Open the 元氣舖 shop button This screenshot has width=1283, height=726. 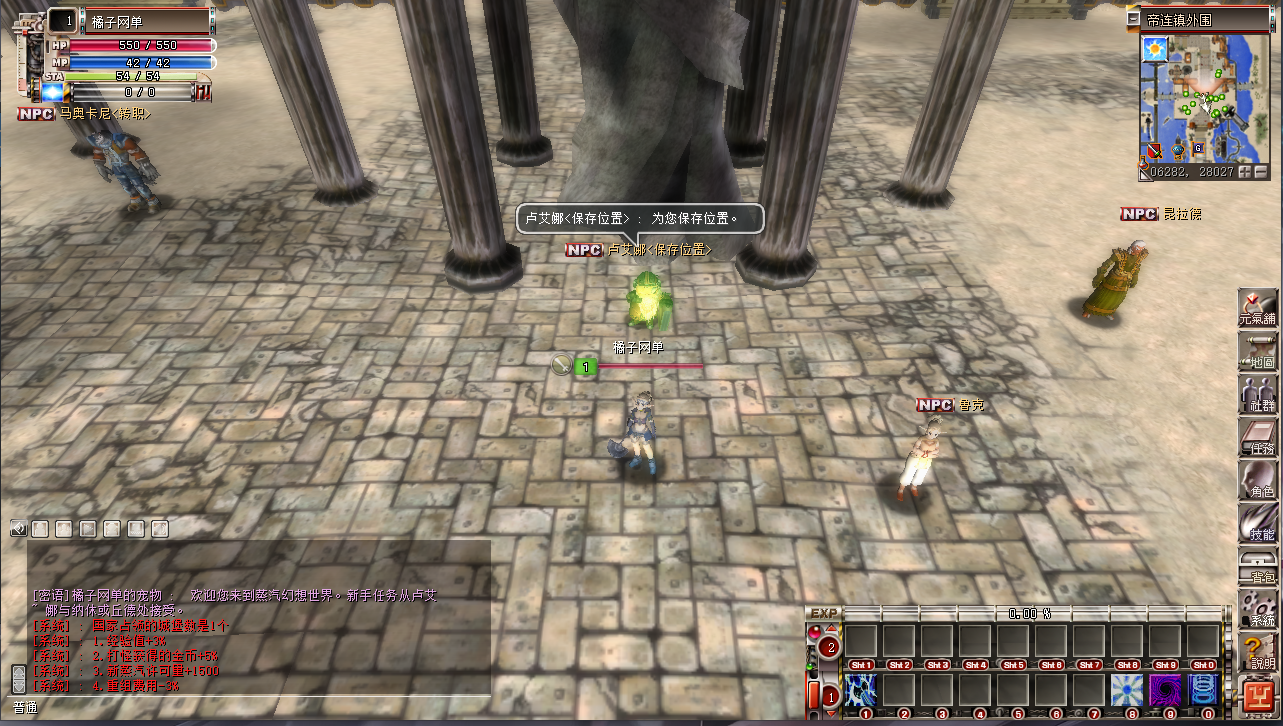[x=1257, y=305]
